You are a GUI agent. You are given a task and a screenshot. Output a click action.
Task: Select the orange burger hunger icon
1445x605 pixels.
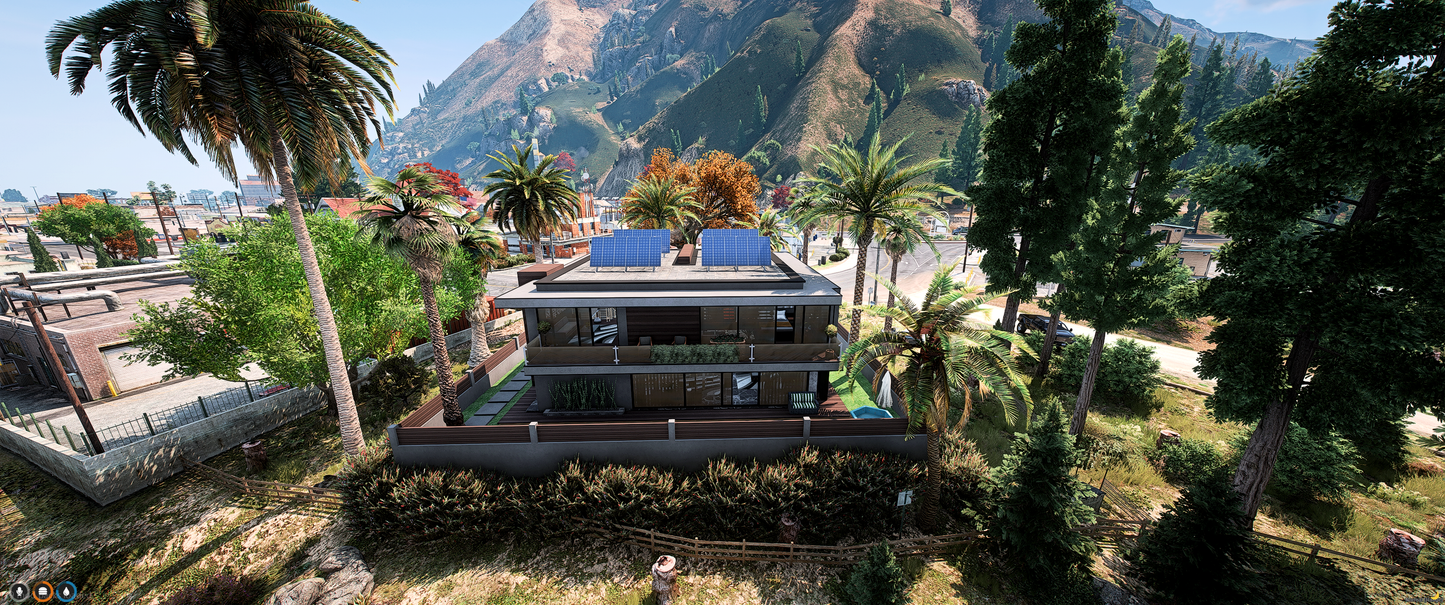(x=43, y=591)
